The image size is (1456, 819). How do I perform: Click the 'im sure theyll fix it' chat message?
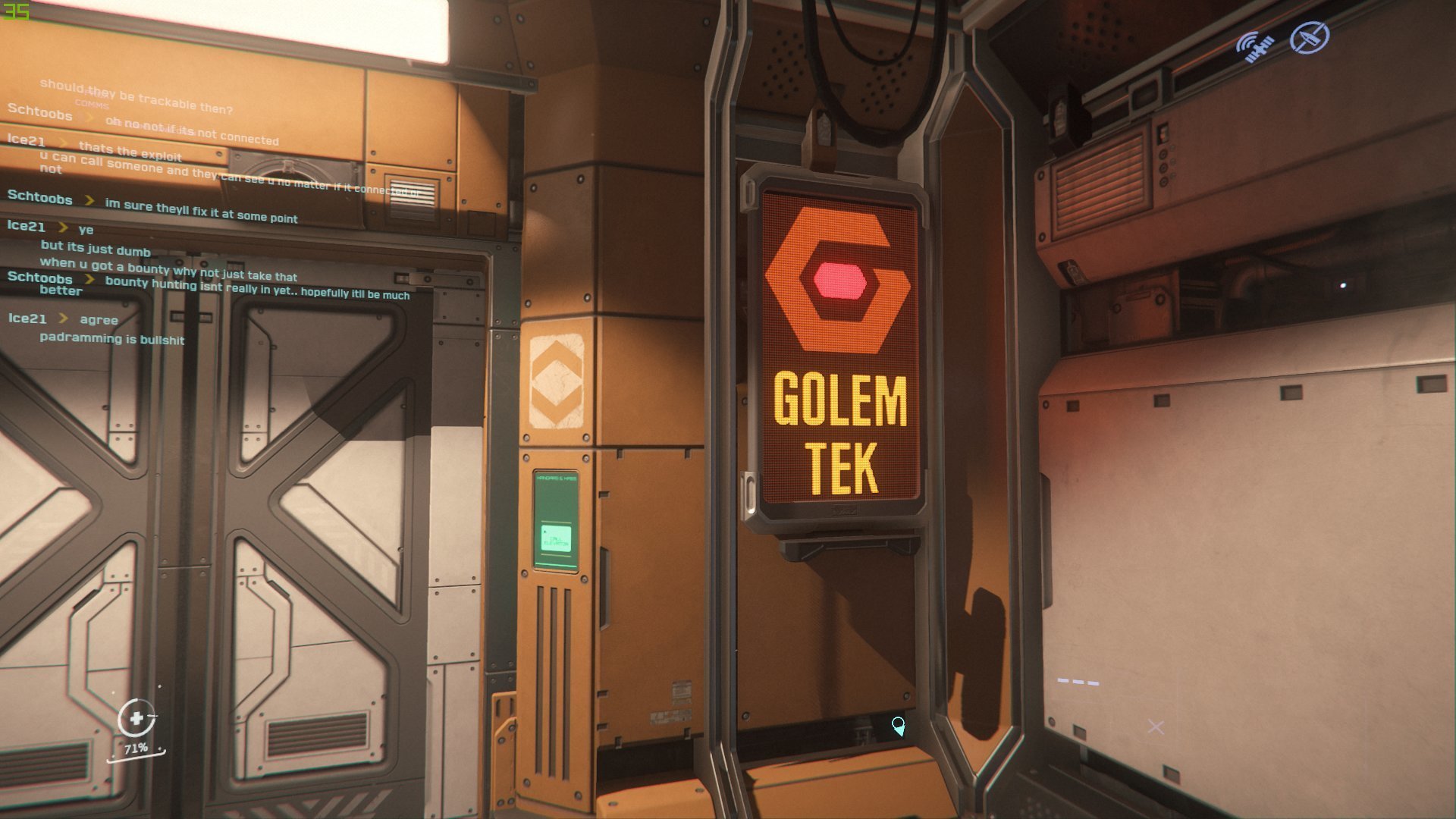[201, 212]
